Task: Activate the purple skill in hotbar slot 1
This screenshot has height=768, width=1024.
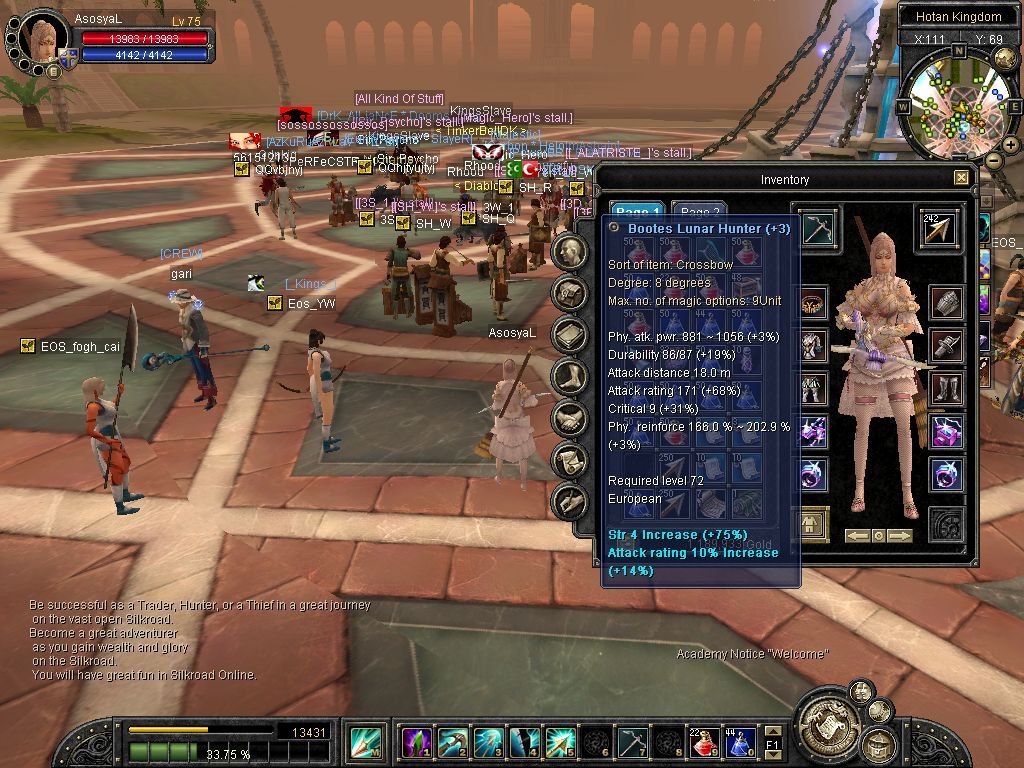Action: pyautogui.click(x=417, y=743)
